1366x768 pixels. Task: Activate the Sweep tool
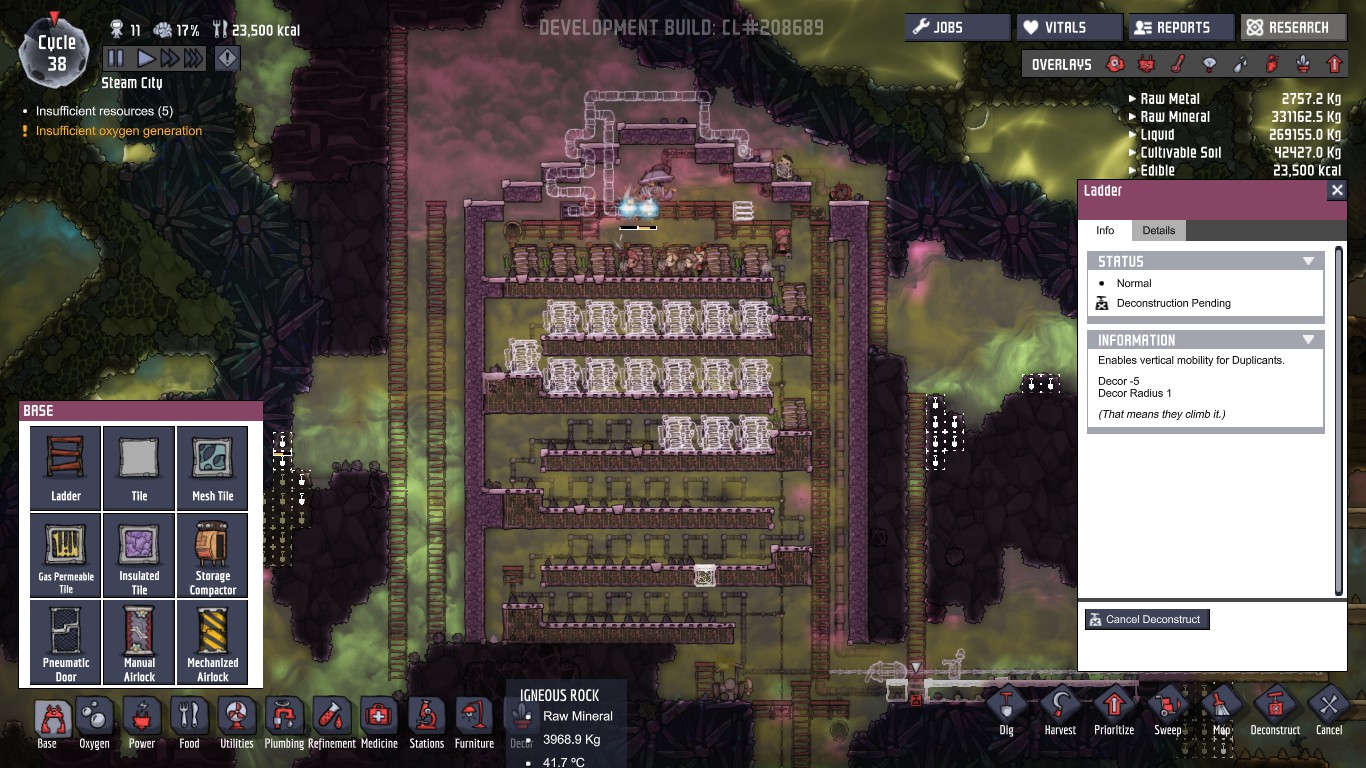click(1168, 710)
